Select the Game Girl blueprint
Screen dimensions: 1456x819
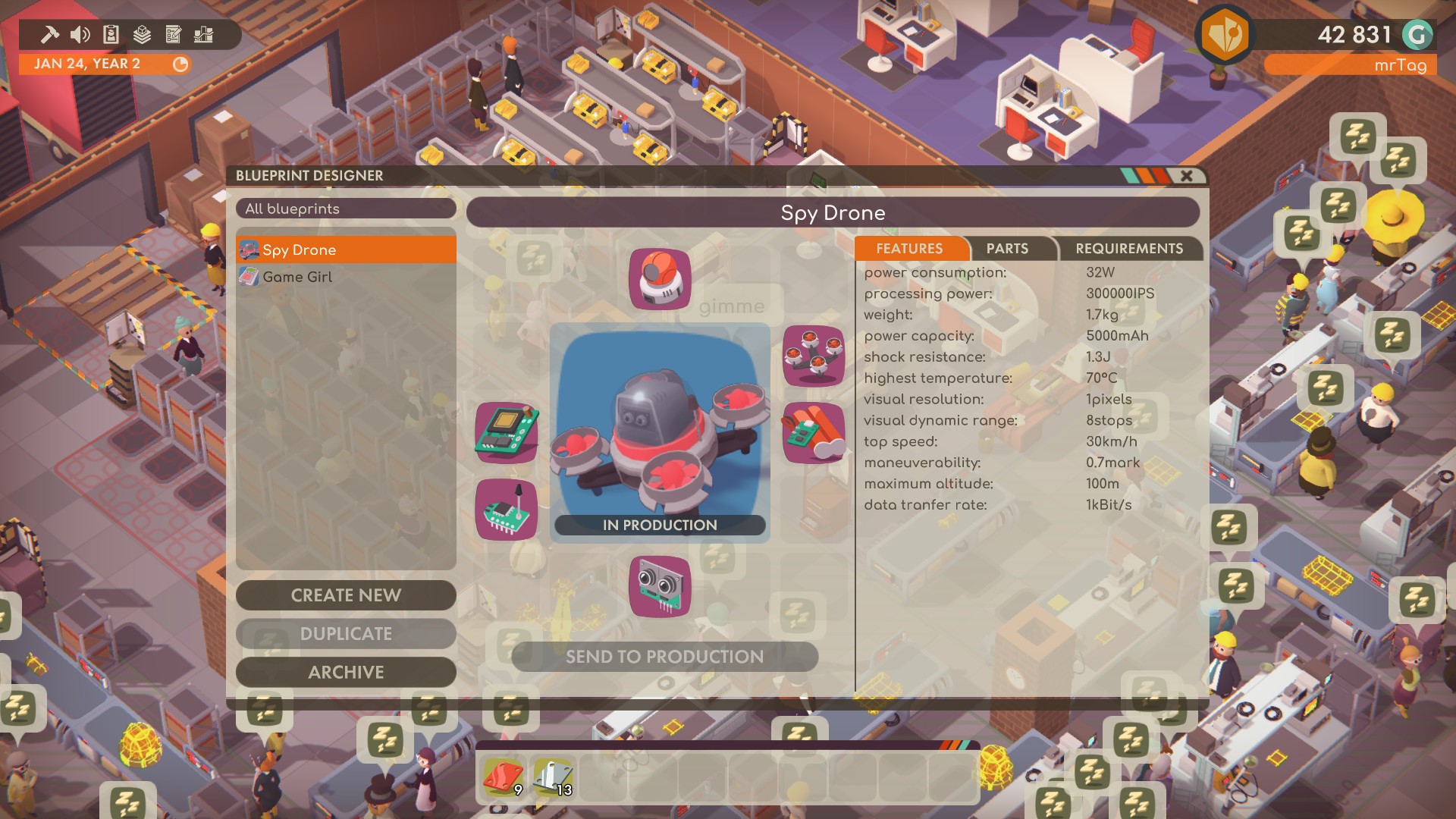345,277
